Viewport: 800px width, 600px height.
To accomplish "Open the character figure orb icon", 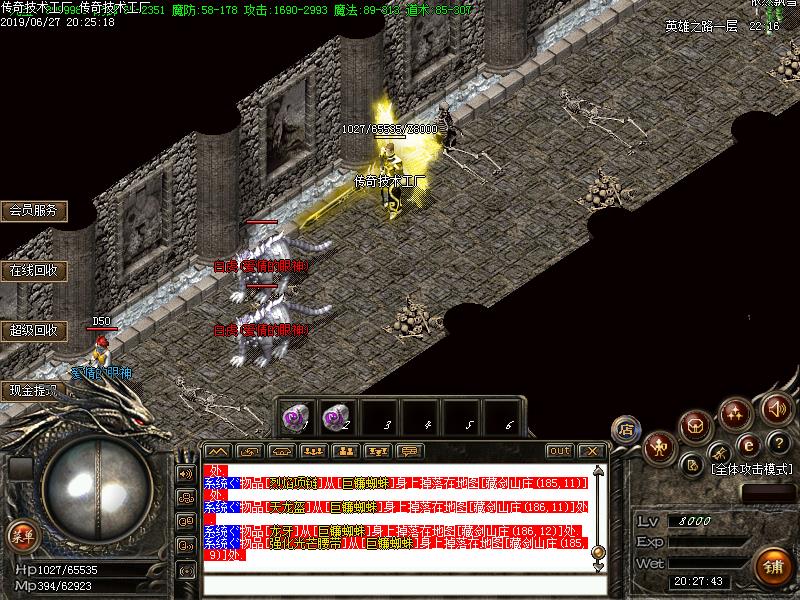I will 659,447.
